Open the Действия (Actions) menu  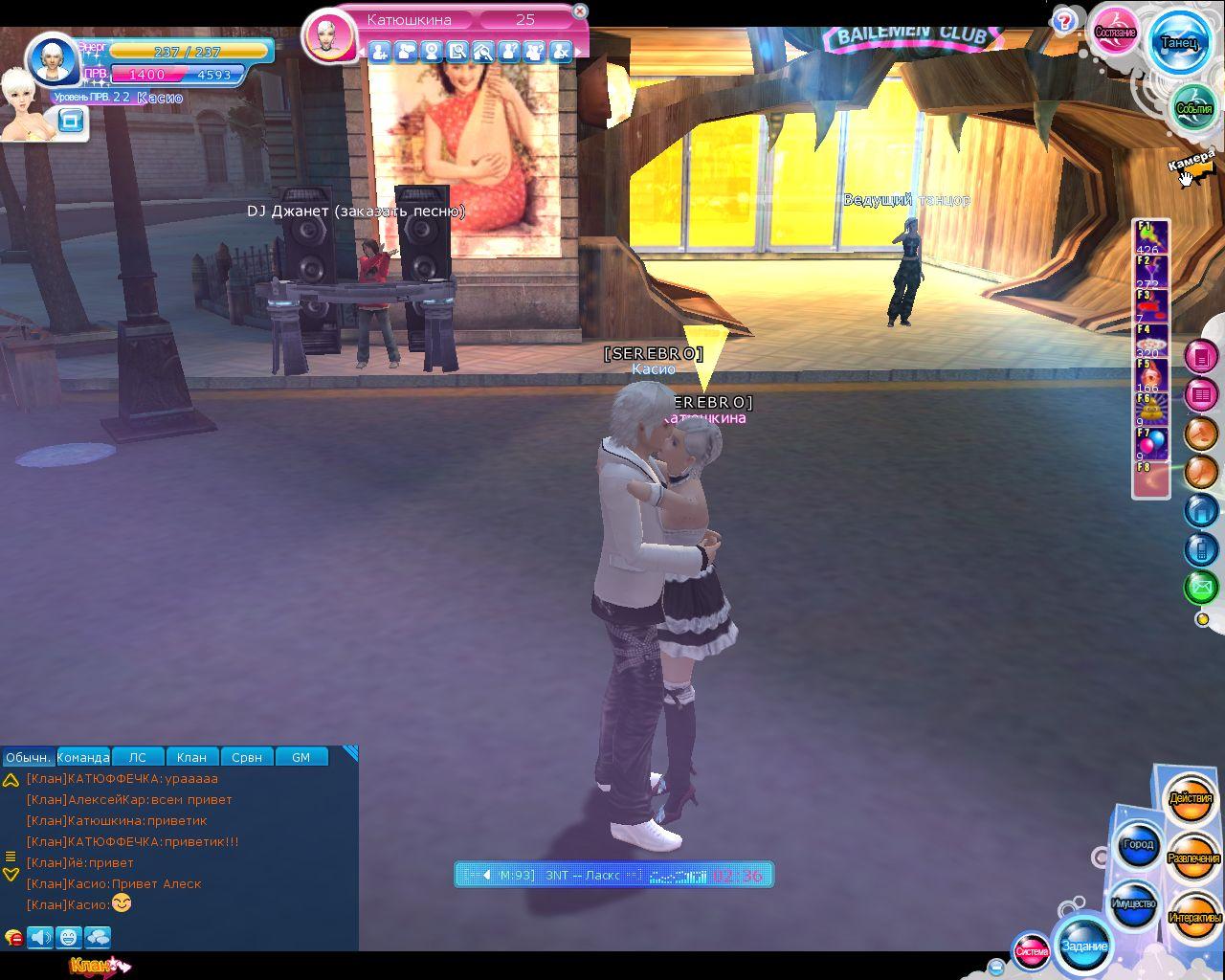click(x=1191, y=798)
